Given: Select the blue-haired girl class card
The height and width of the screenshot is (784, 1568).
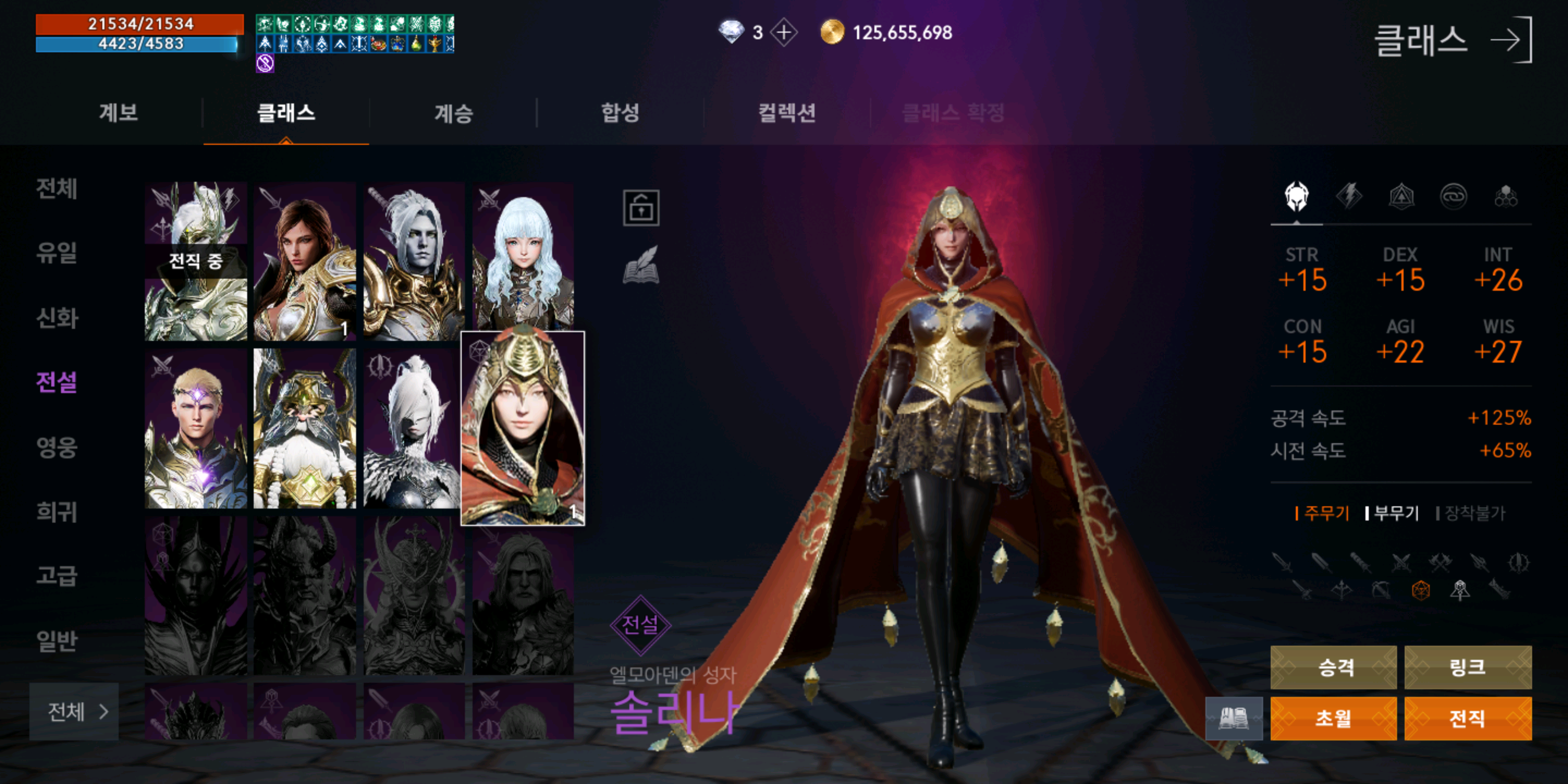Looking at the screenshot, I should (x=523, y=259).
